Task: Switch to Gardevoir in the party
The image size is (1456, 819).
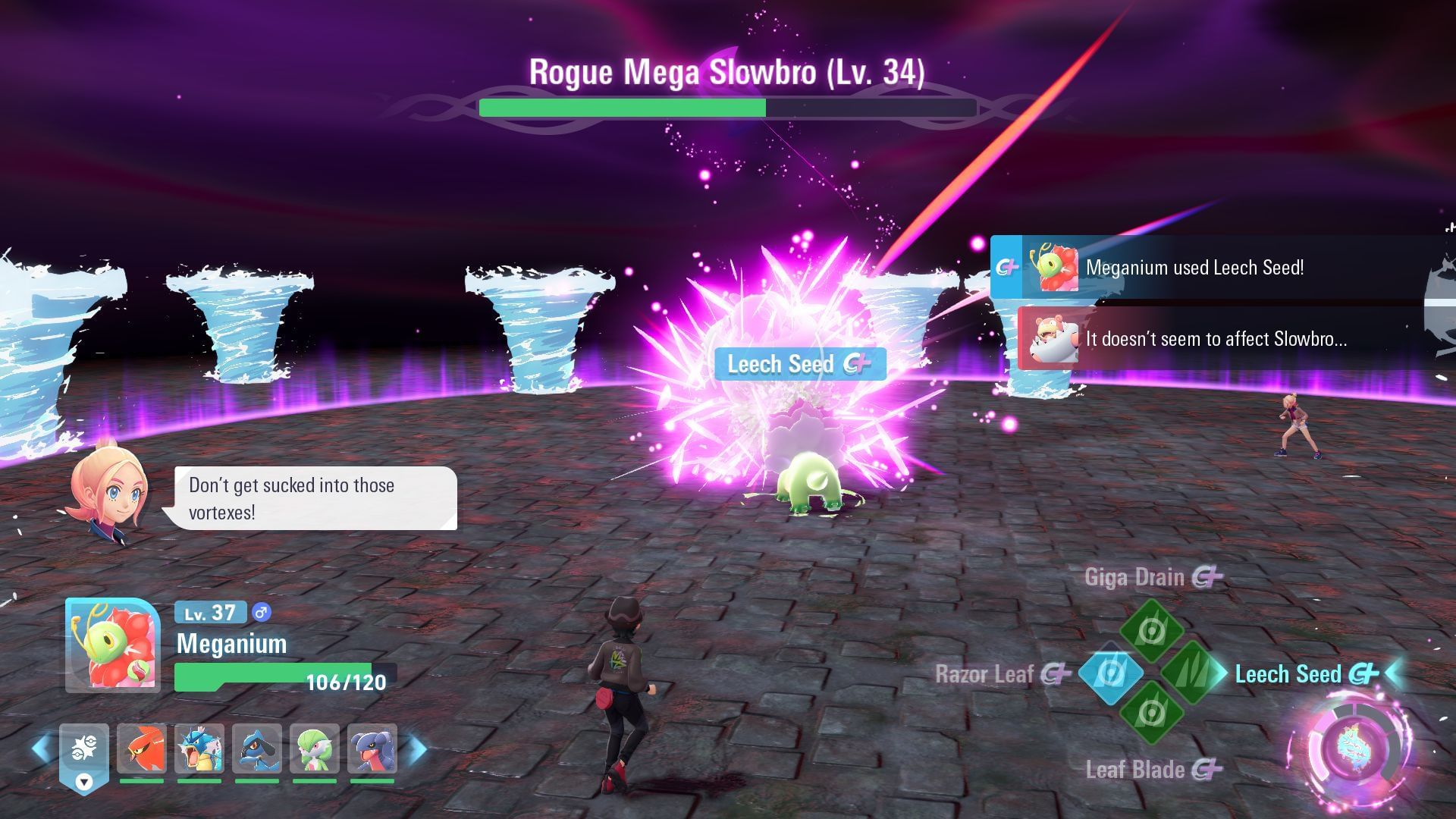Action: pos(315,749)
